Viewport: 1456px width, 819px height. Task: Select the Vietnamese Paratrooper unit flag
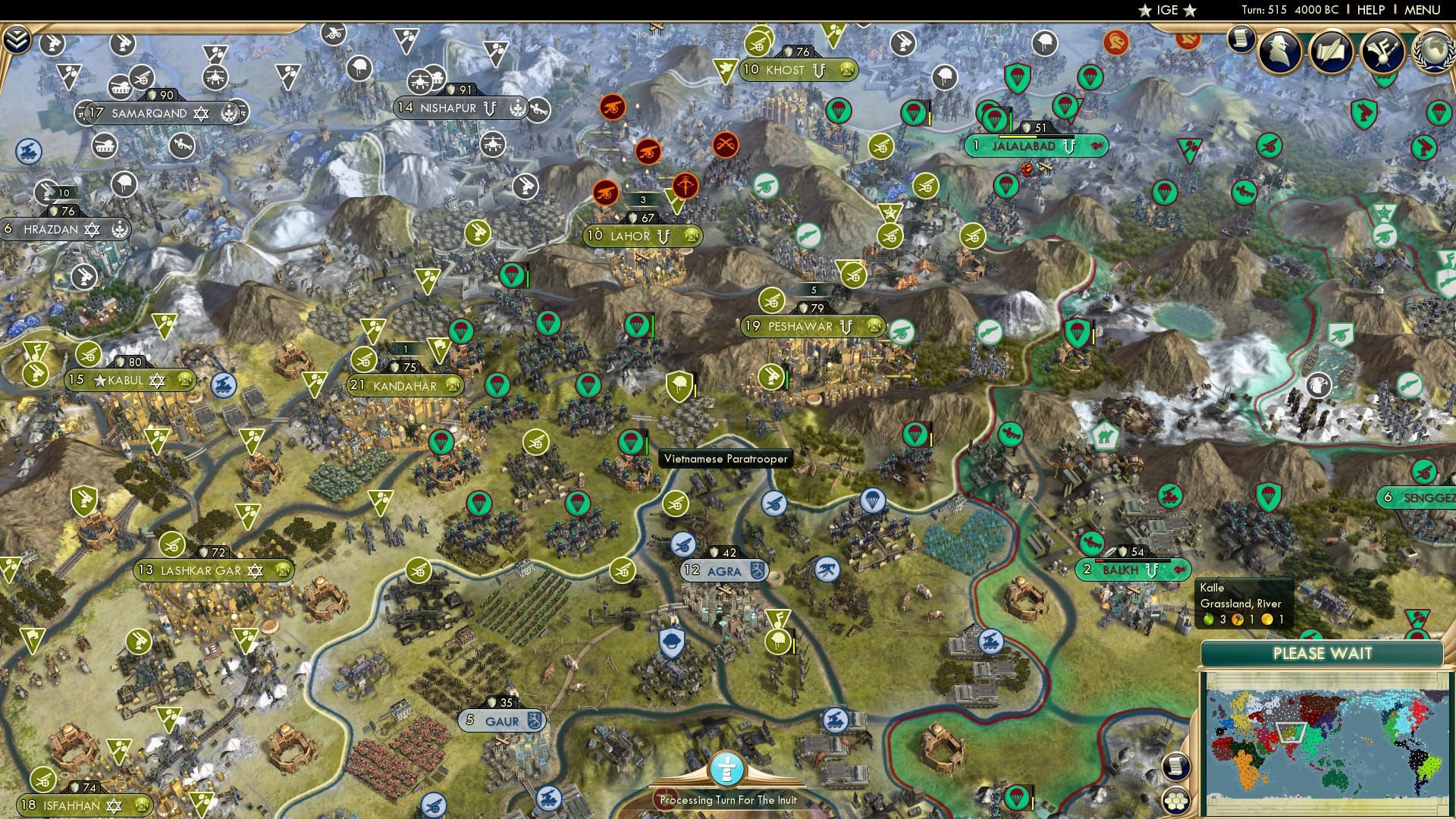631,442
